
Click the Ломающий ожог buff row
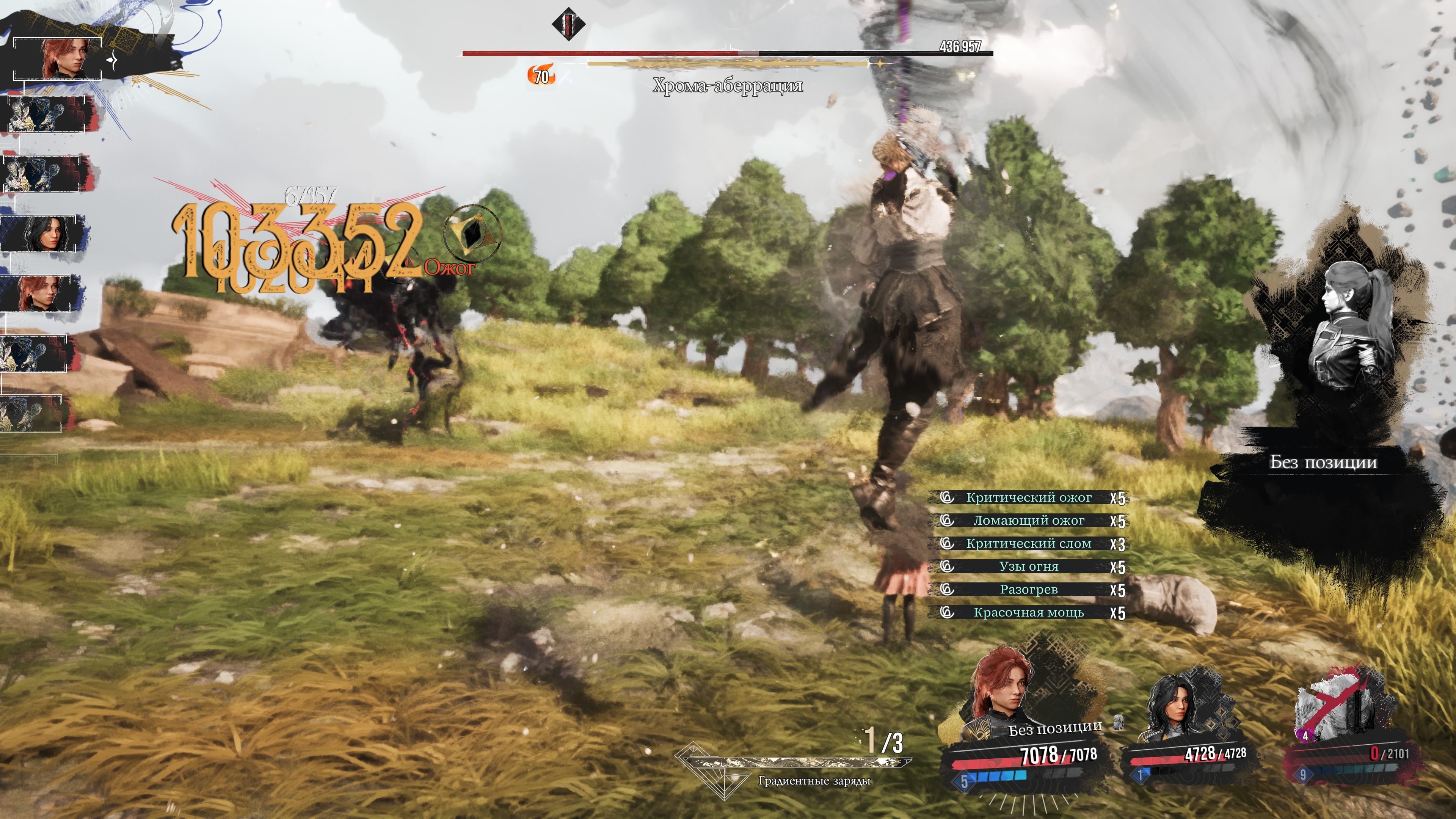[x=1028, y=521]
